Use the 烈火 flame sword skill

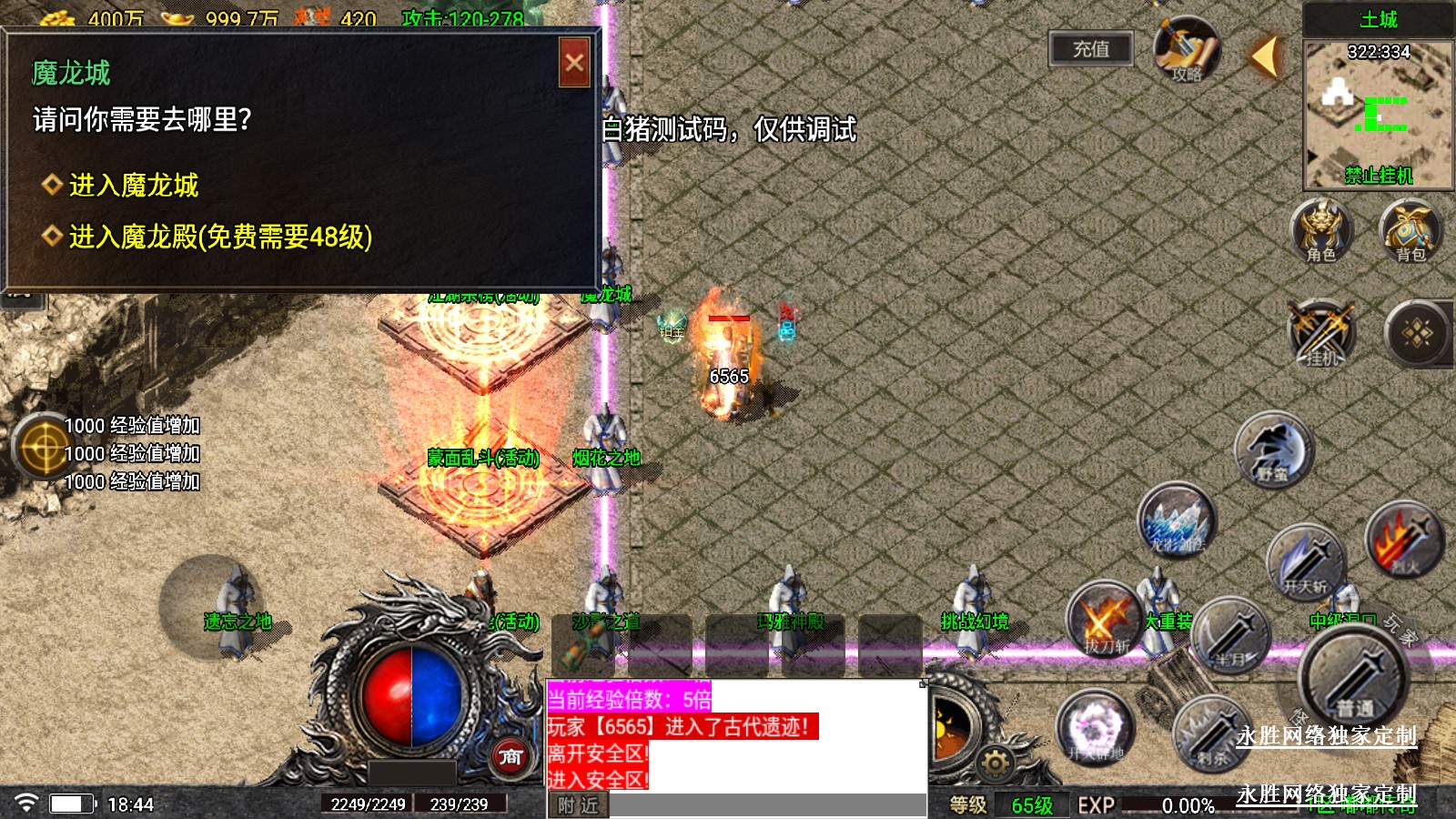[1404, 541]
